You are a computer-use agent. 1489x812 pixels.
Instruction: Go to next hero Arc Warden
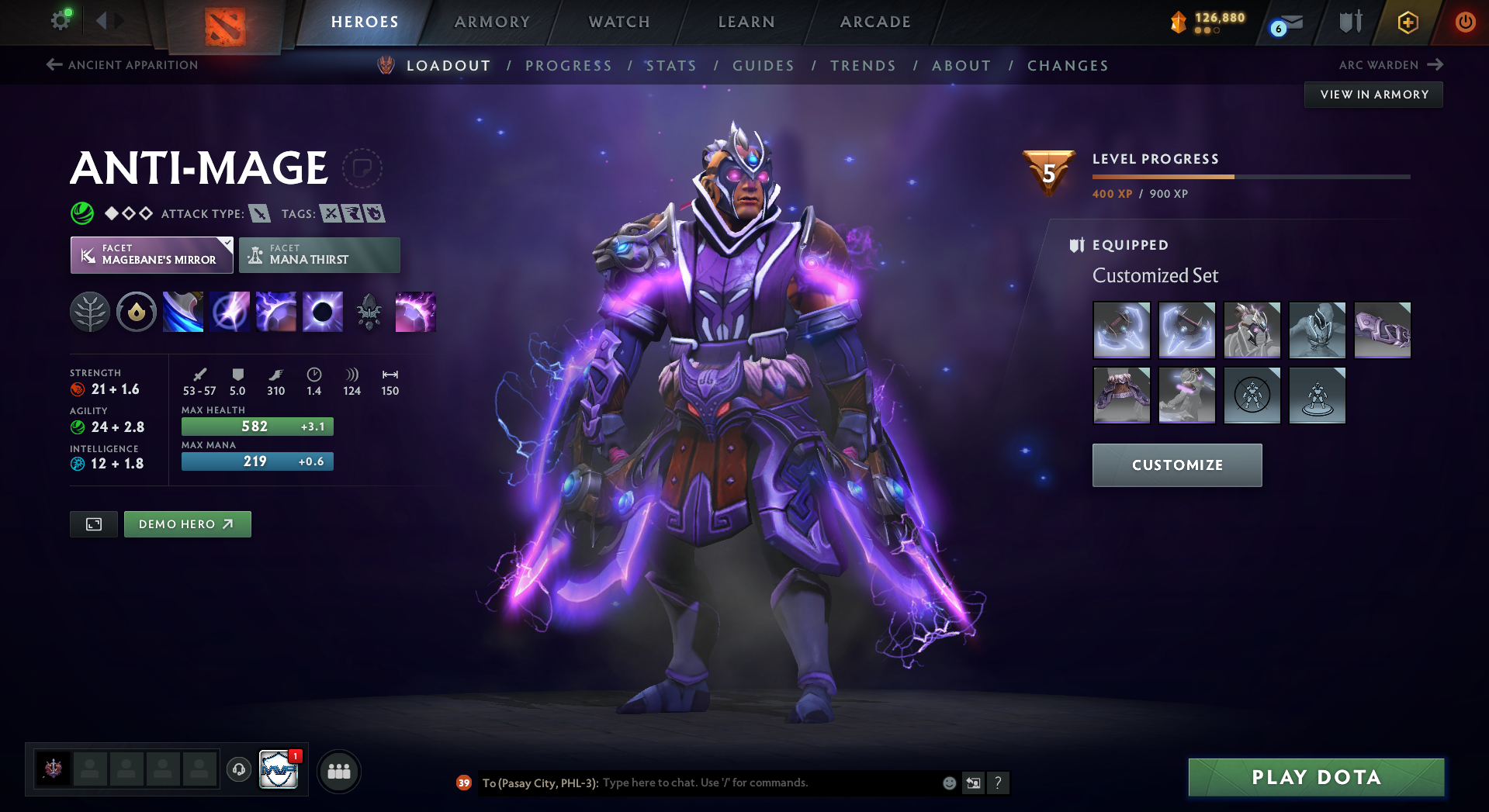coord(1390,65)
